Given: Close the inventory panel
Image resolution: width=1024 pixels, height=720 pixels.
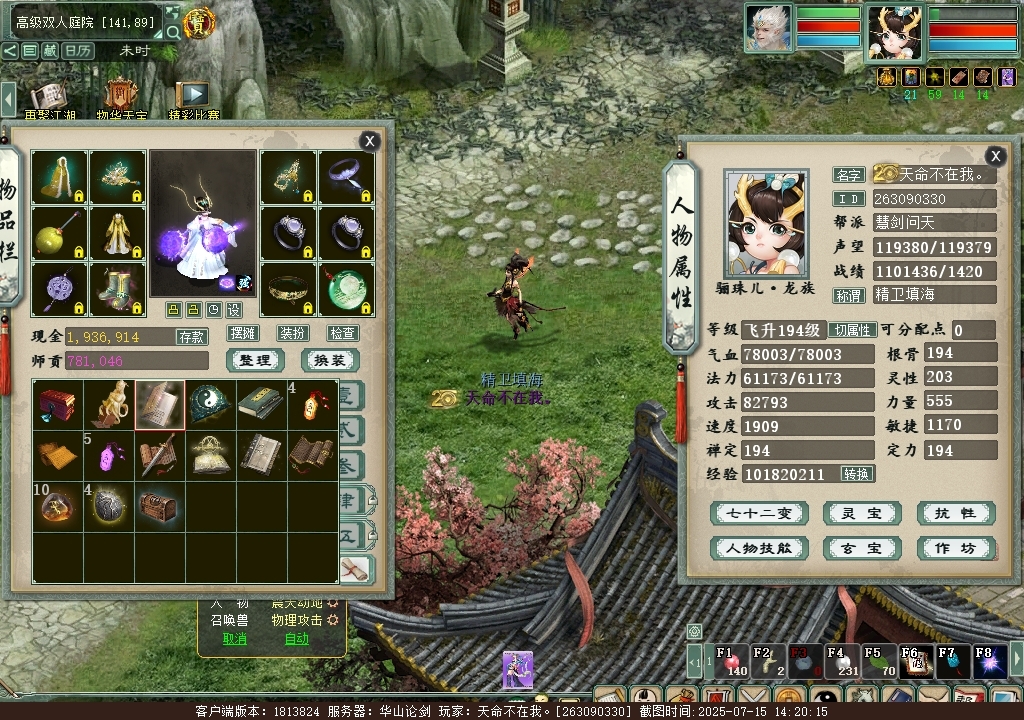Looking at the screenshot, I should [370, 142].
